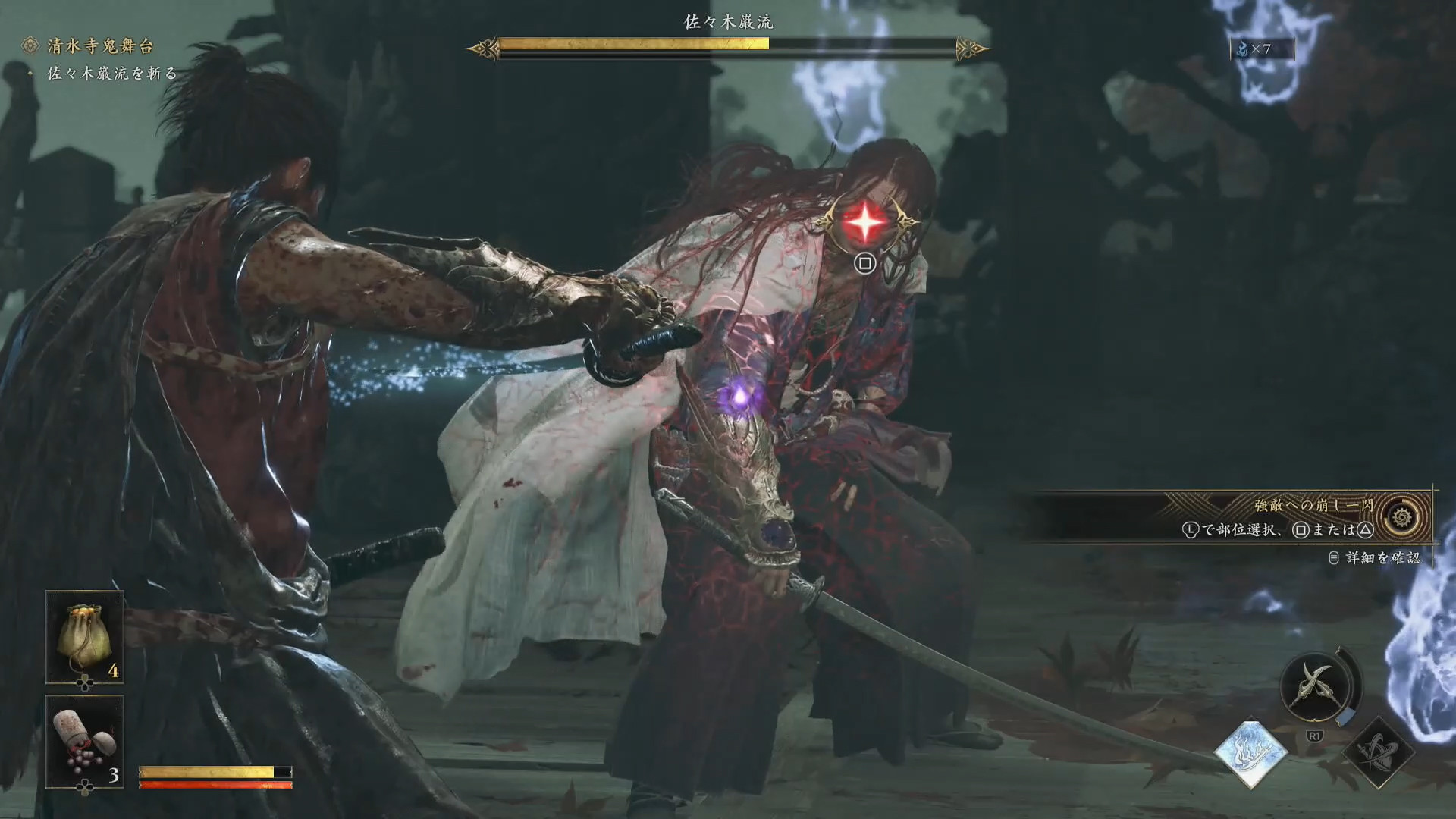Open the 清水寺鬼舞台 objective tracker

[99, 46]
